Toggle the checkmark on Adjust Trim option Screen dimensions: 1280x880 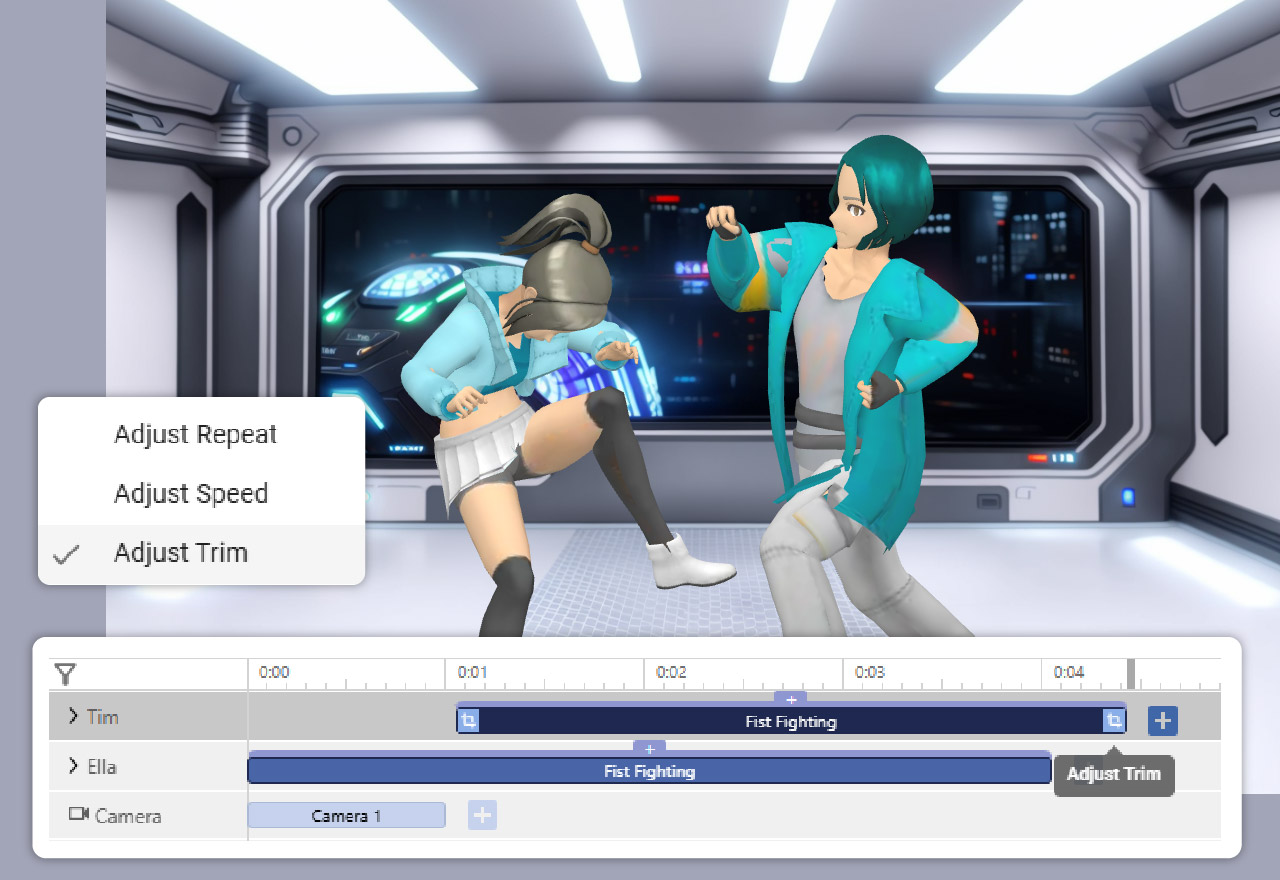[65, 553]
